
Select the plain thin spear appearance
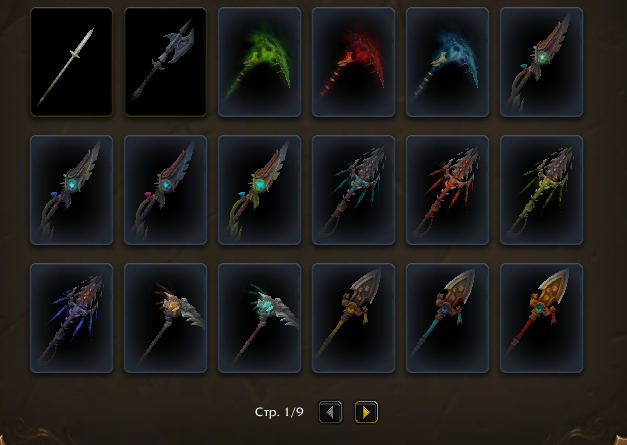pos(71,62)
